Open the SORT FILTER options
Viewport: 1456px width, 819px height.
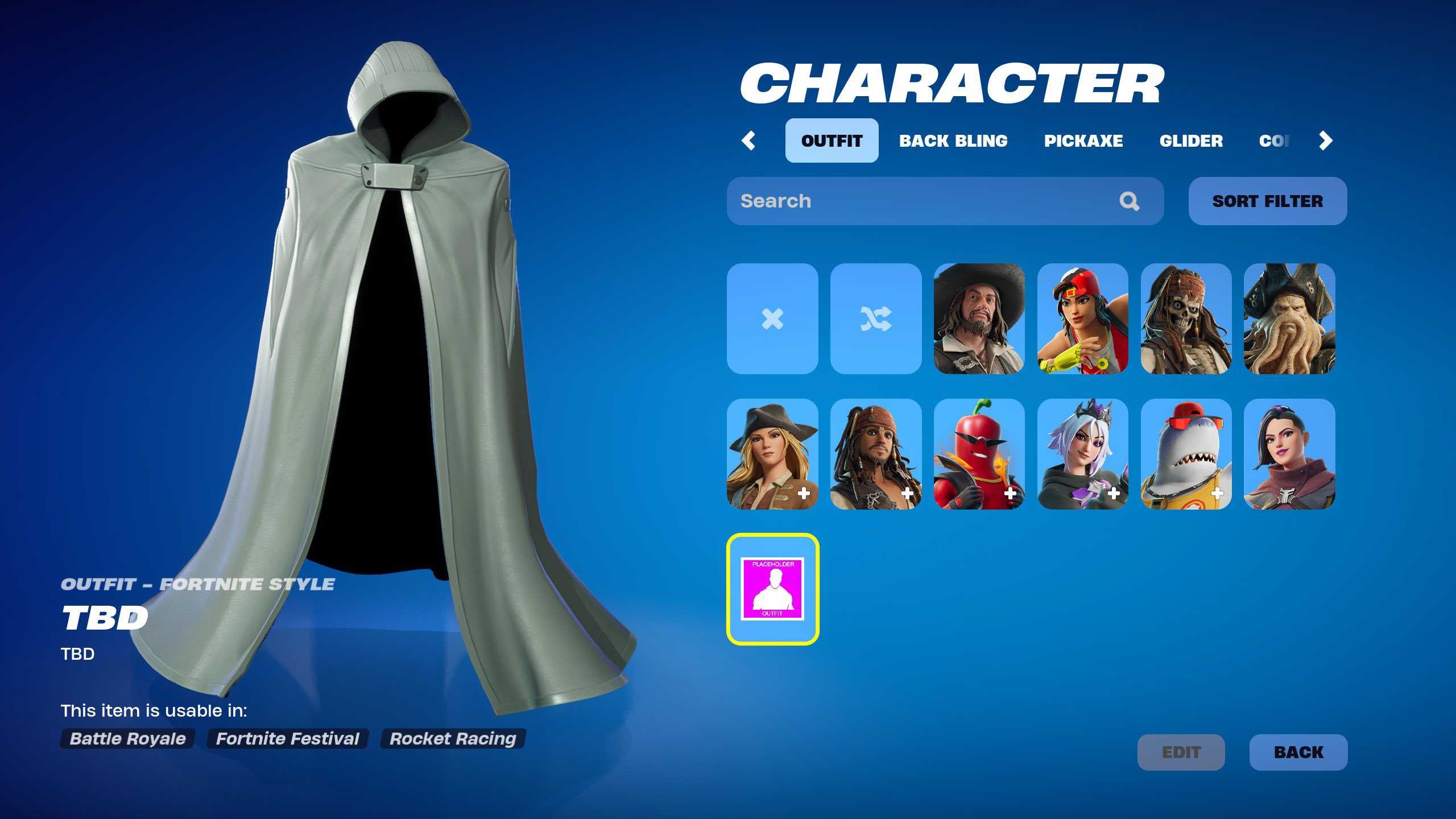pyautogui.click(x=1267, y=201)
